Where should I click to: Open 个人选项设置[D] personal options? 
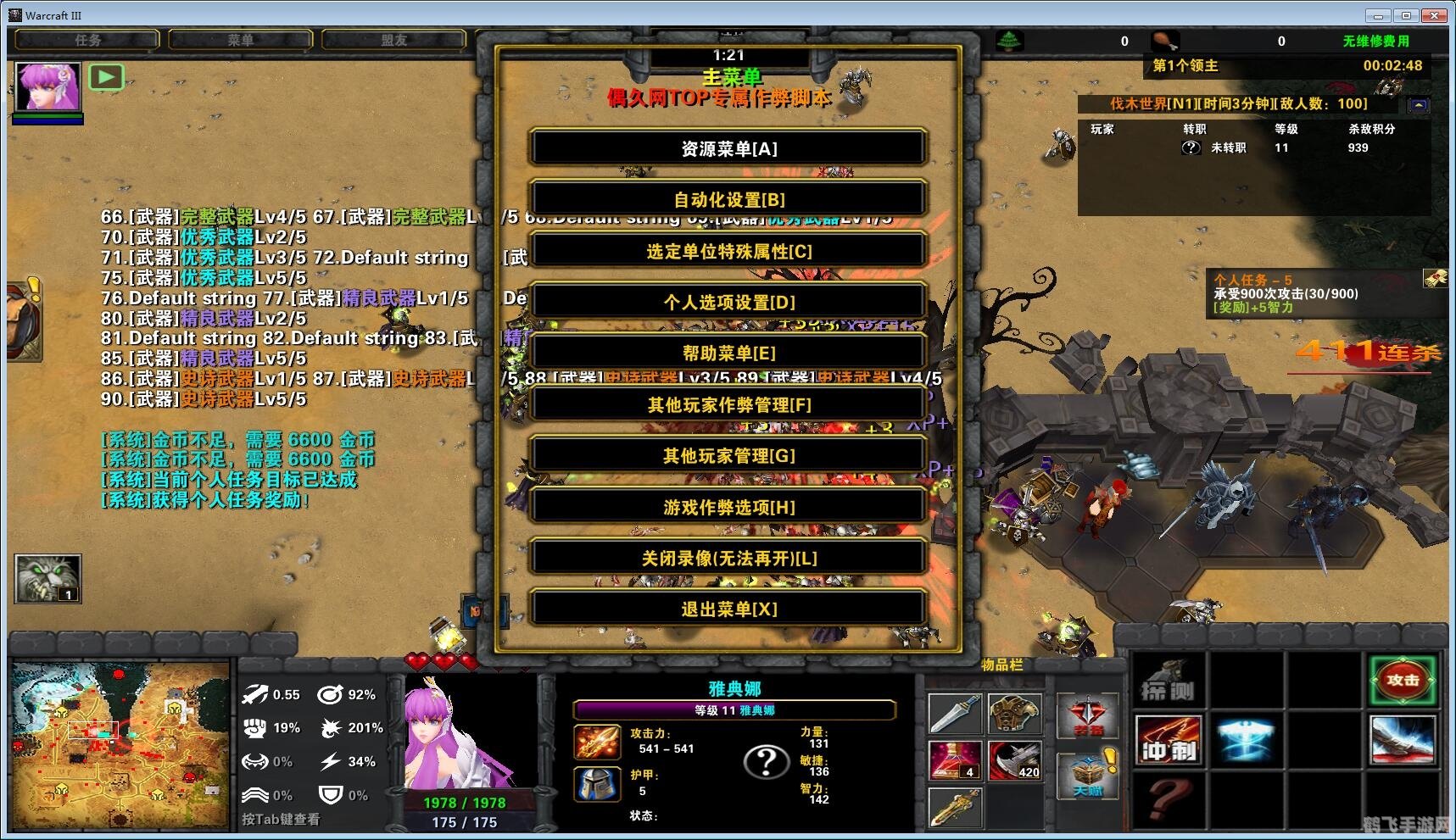(728, 302)
